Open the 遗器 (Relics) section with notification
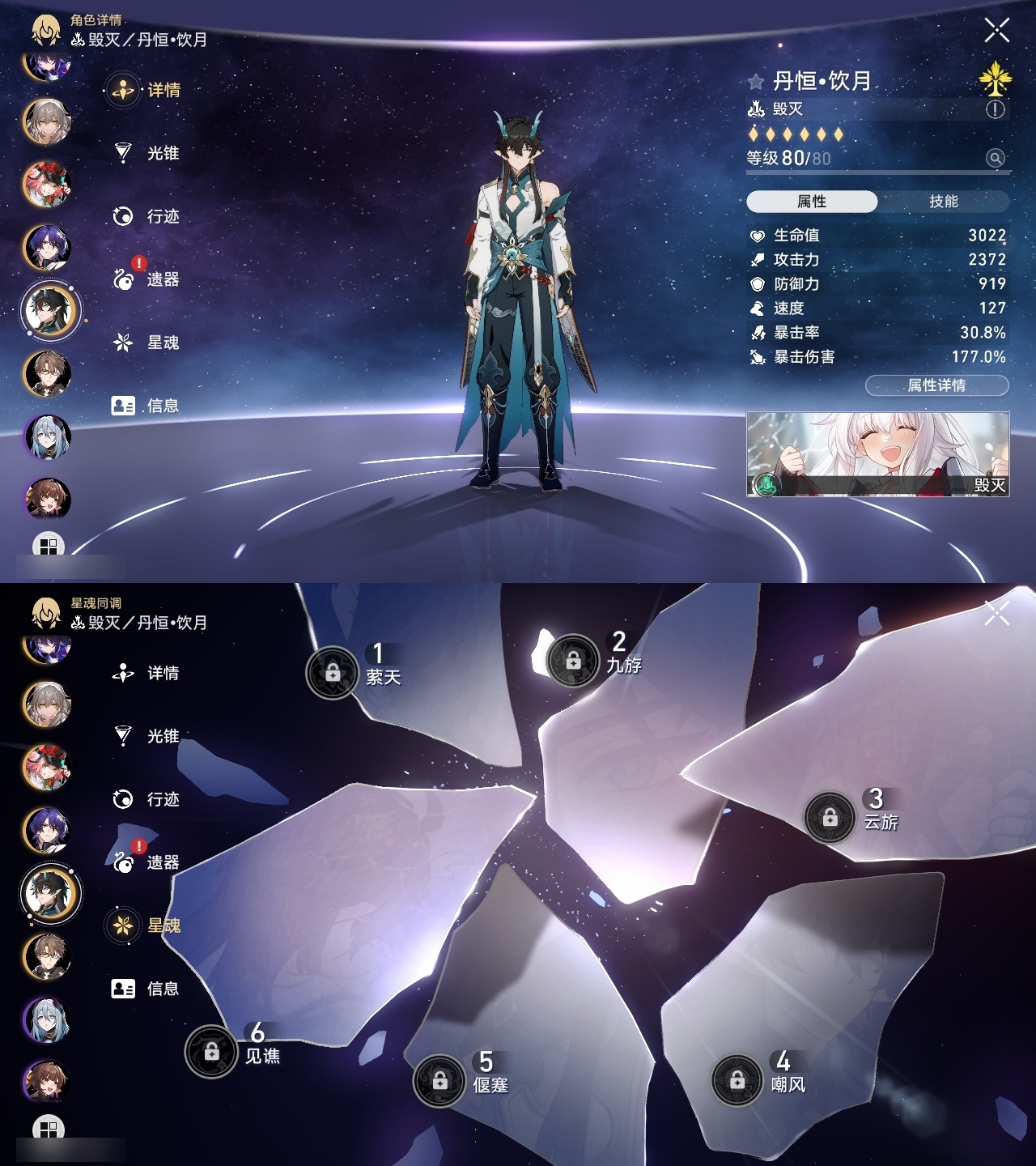 click(121, 280)
